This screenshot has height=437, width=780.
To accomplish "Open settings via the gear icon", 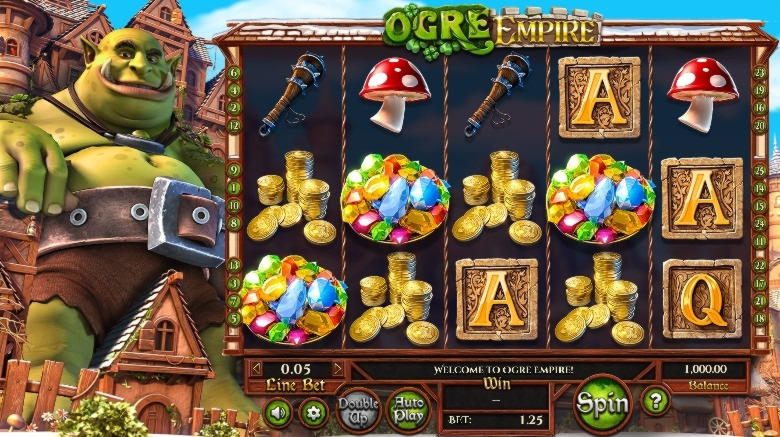I will point(313,413).
